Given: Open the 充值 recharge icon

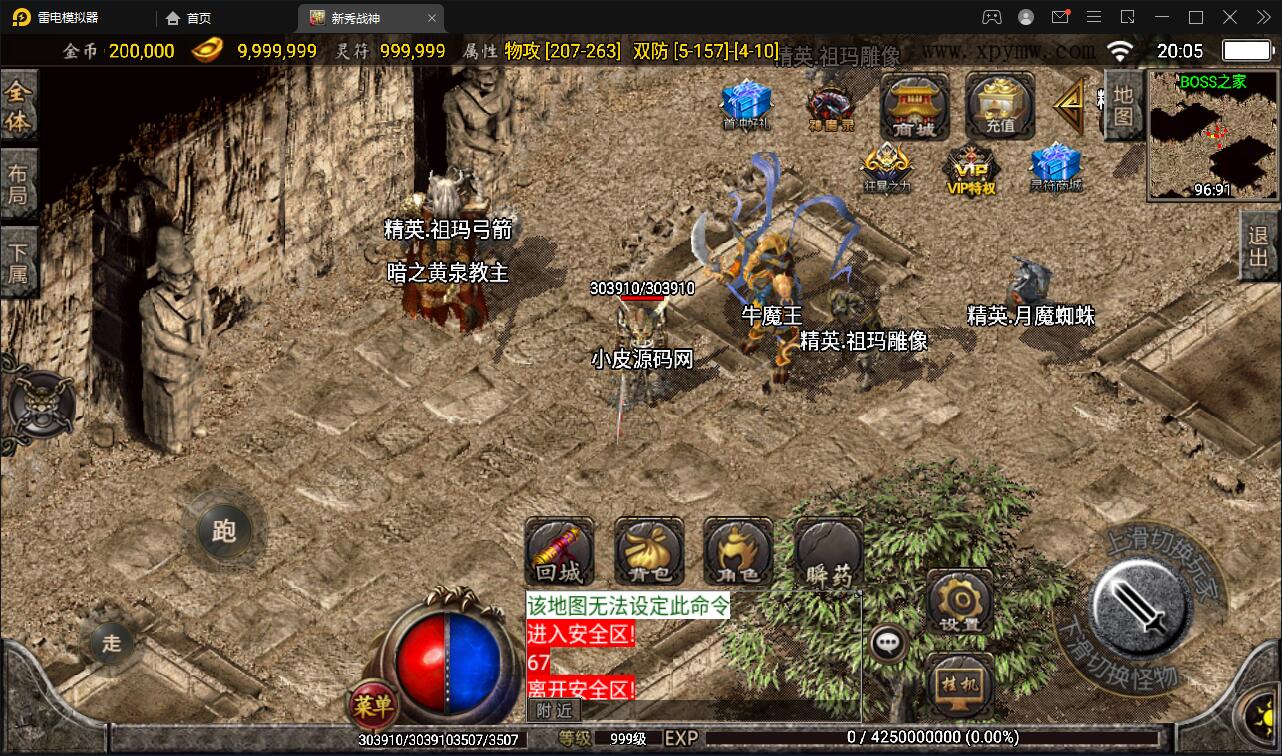Looking at the screenshot, I should point(999,105).
